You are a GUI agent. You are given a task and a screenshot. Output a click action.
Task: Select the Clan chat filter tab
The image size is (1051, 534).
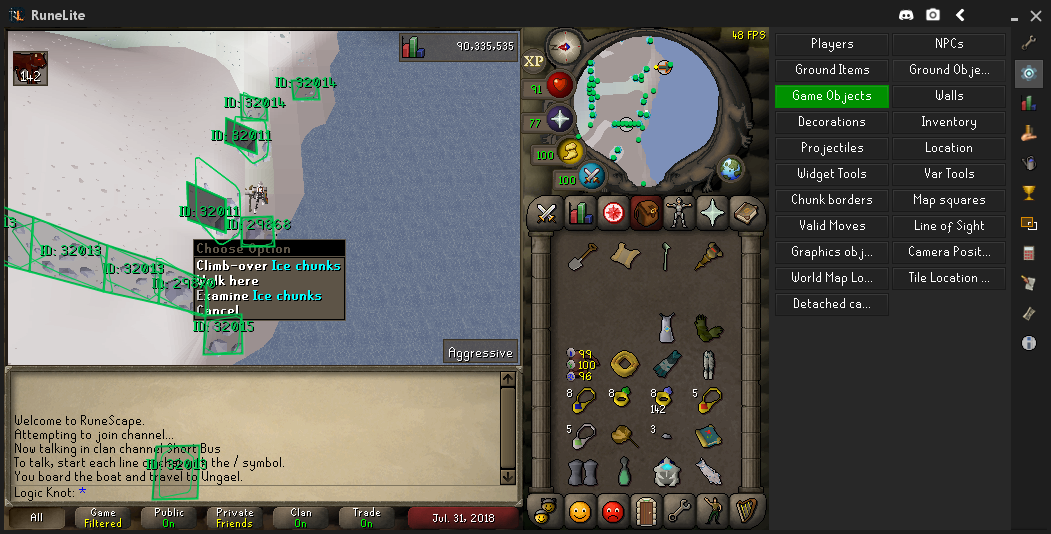point(301,518)
